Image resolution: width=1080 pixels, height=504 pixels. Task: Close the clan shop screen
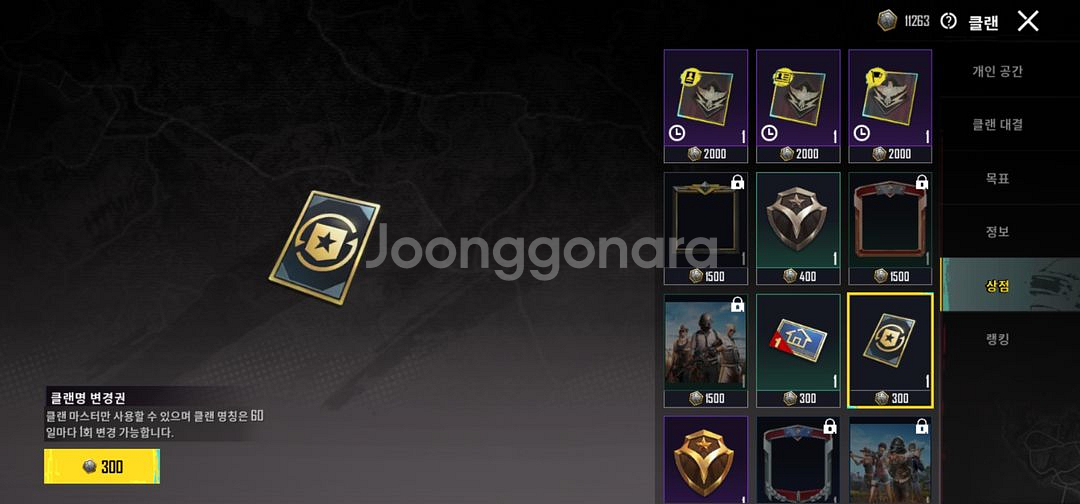pos(1027,20)
